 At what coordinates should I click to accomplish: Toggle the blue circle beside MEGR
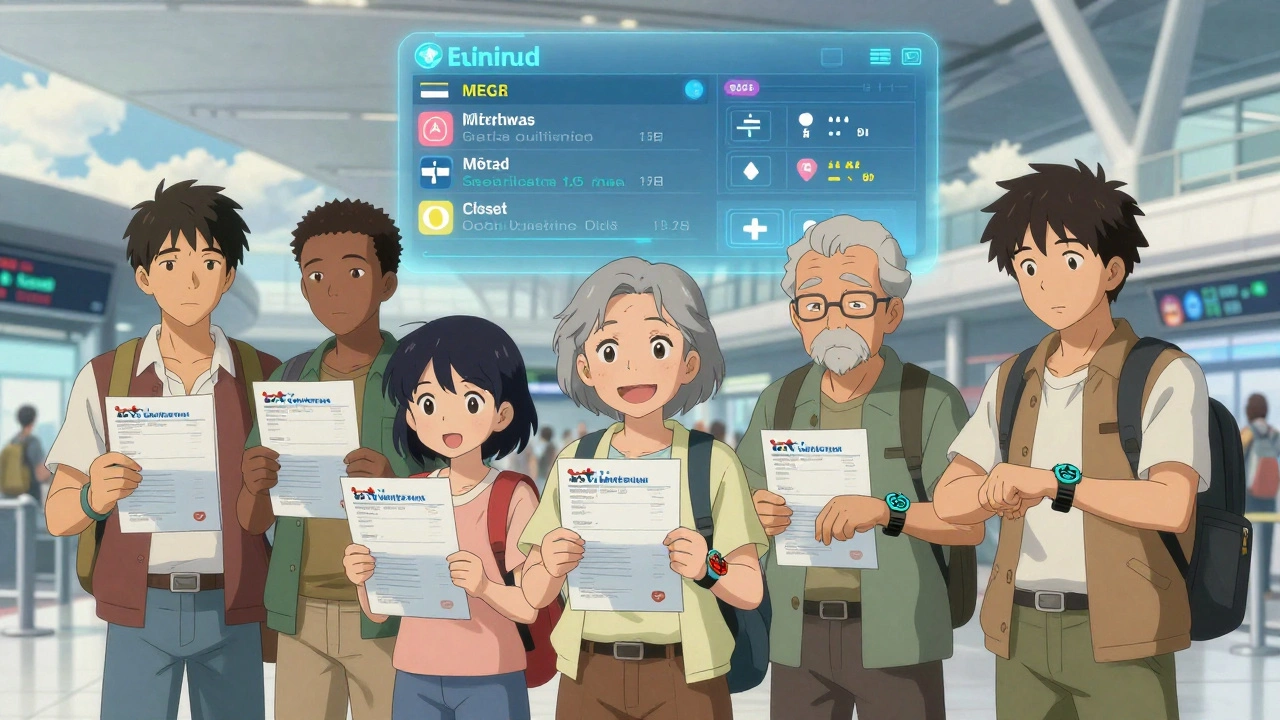[693, 90]
